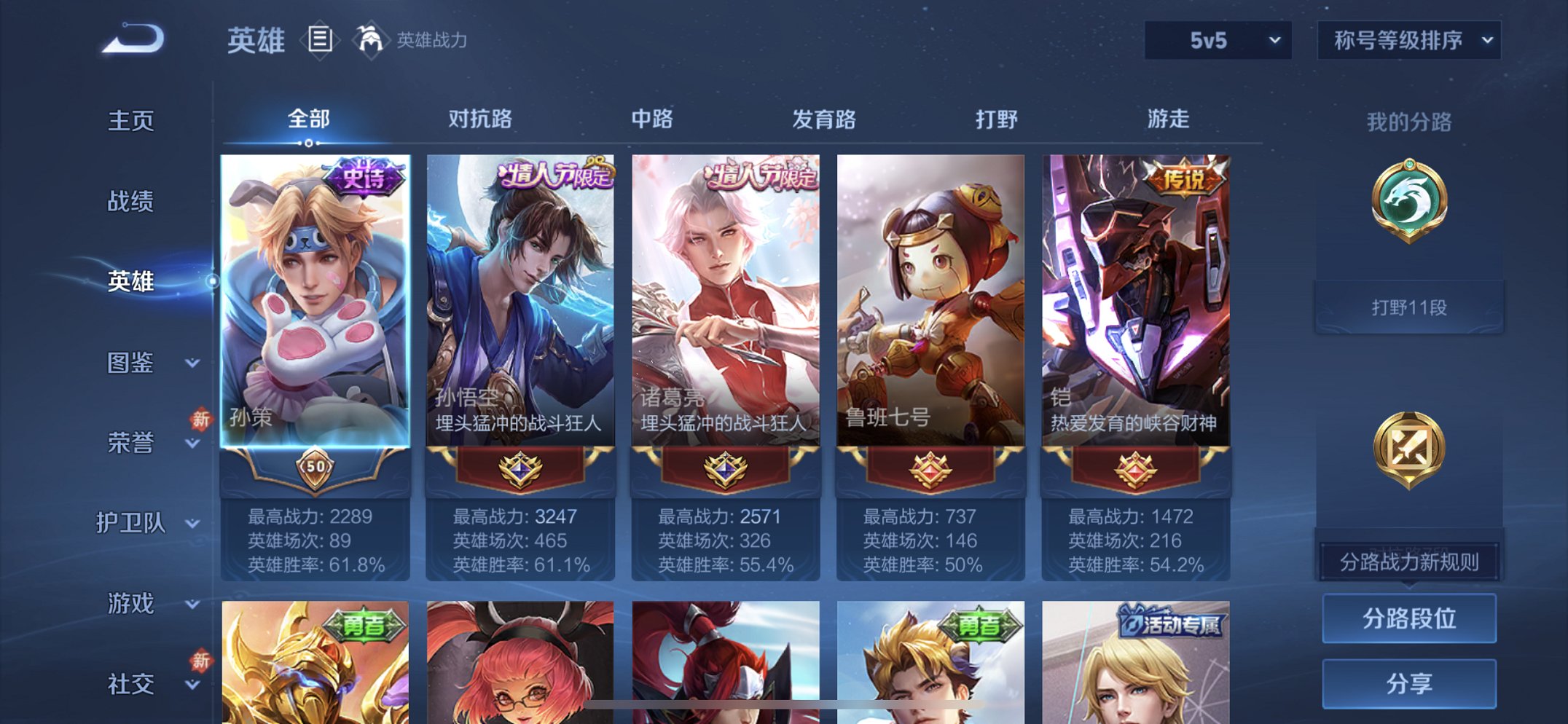Switch to the 战绩 sidebar tab

(134, 203)
